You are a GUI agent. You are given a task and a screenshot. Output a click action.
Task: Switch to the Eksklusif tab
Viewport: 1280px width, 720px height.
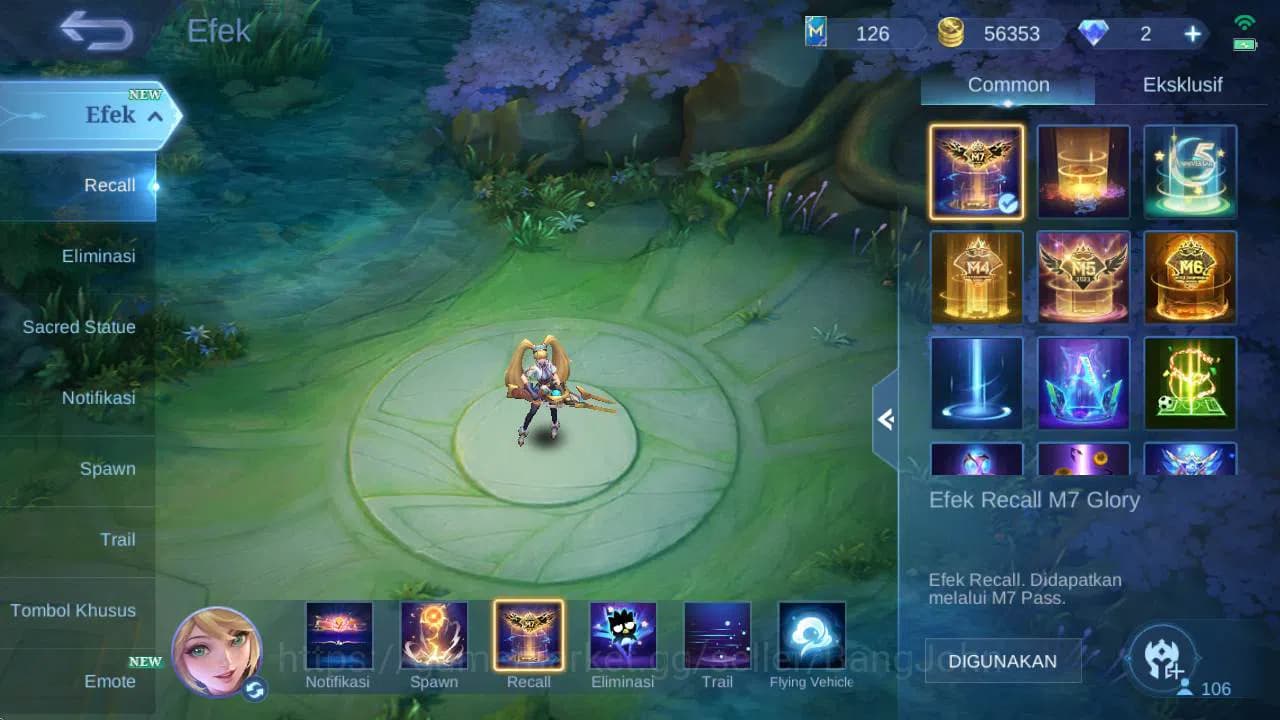(1183, 85)
